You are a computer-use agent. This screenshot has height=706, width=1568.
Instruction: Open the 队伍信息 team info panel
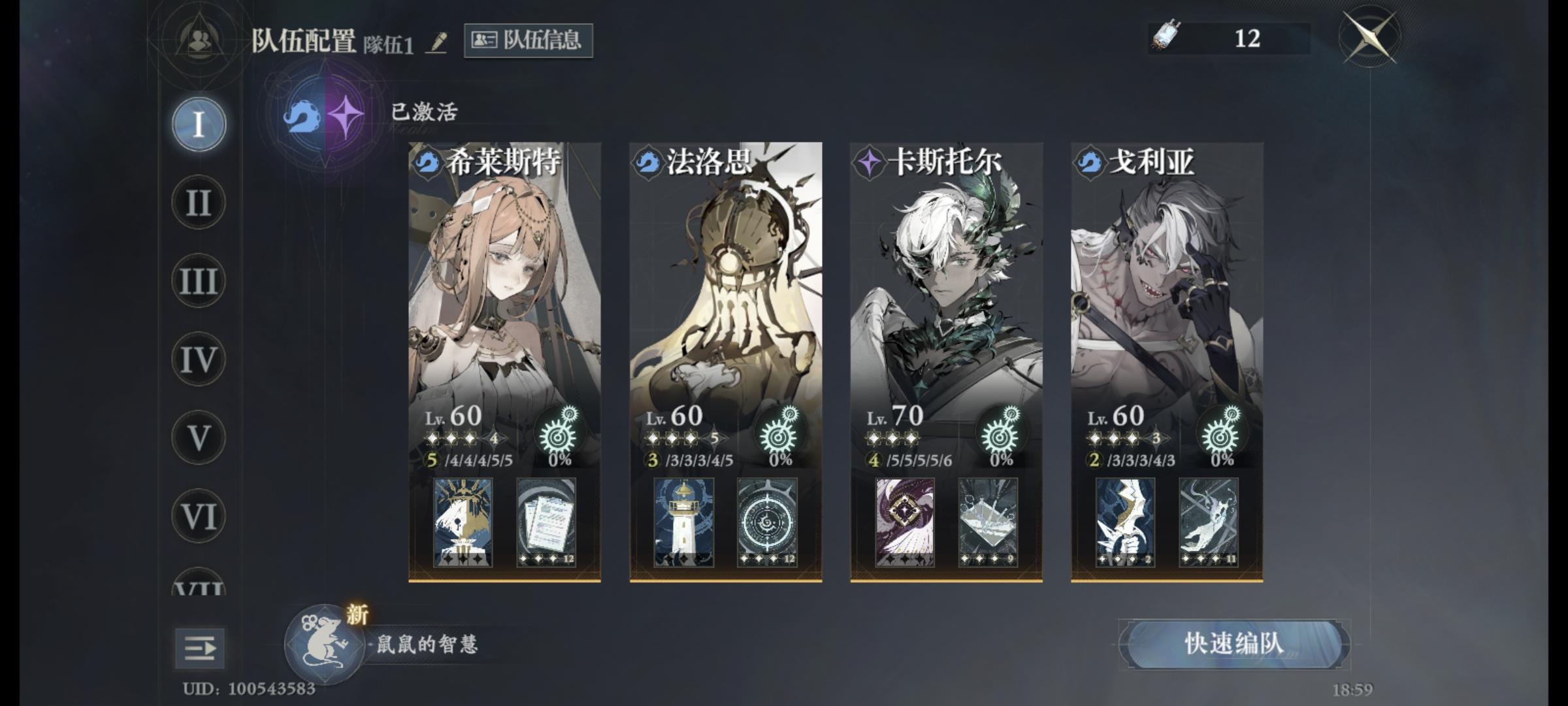[528, 39]
